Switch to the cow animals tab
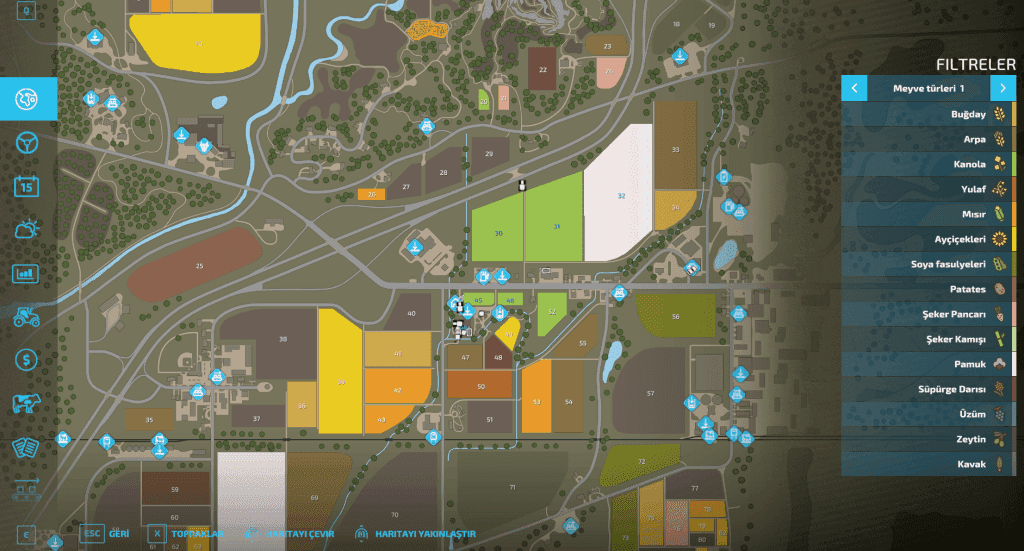The image size is (1024, 551). pyautogui.click(x=27, y=403)
